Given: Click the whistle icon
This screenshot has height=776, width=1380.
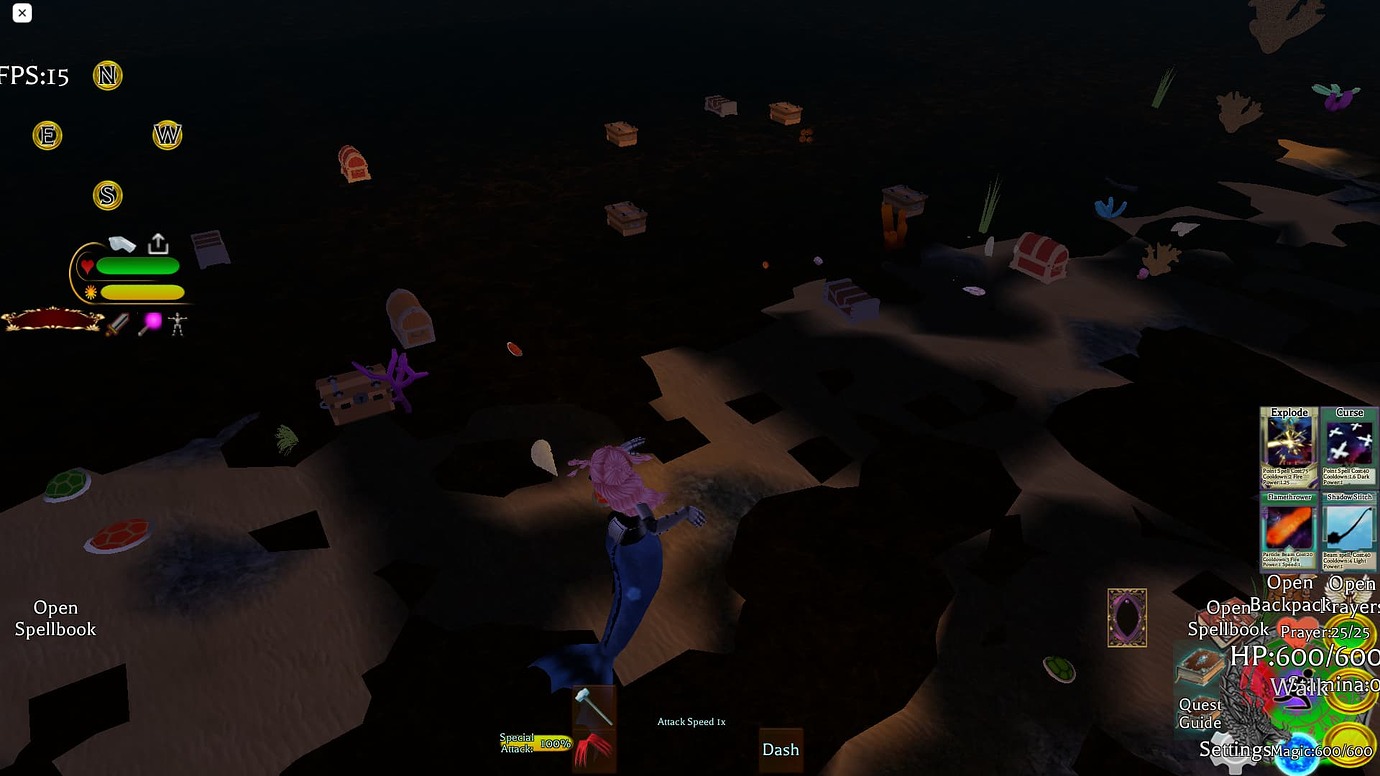Looking at the screenshot, I should click(122, 244).
